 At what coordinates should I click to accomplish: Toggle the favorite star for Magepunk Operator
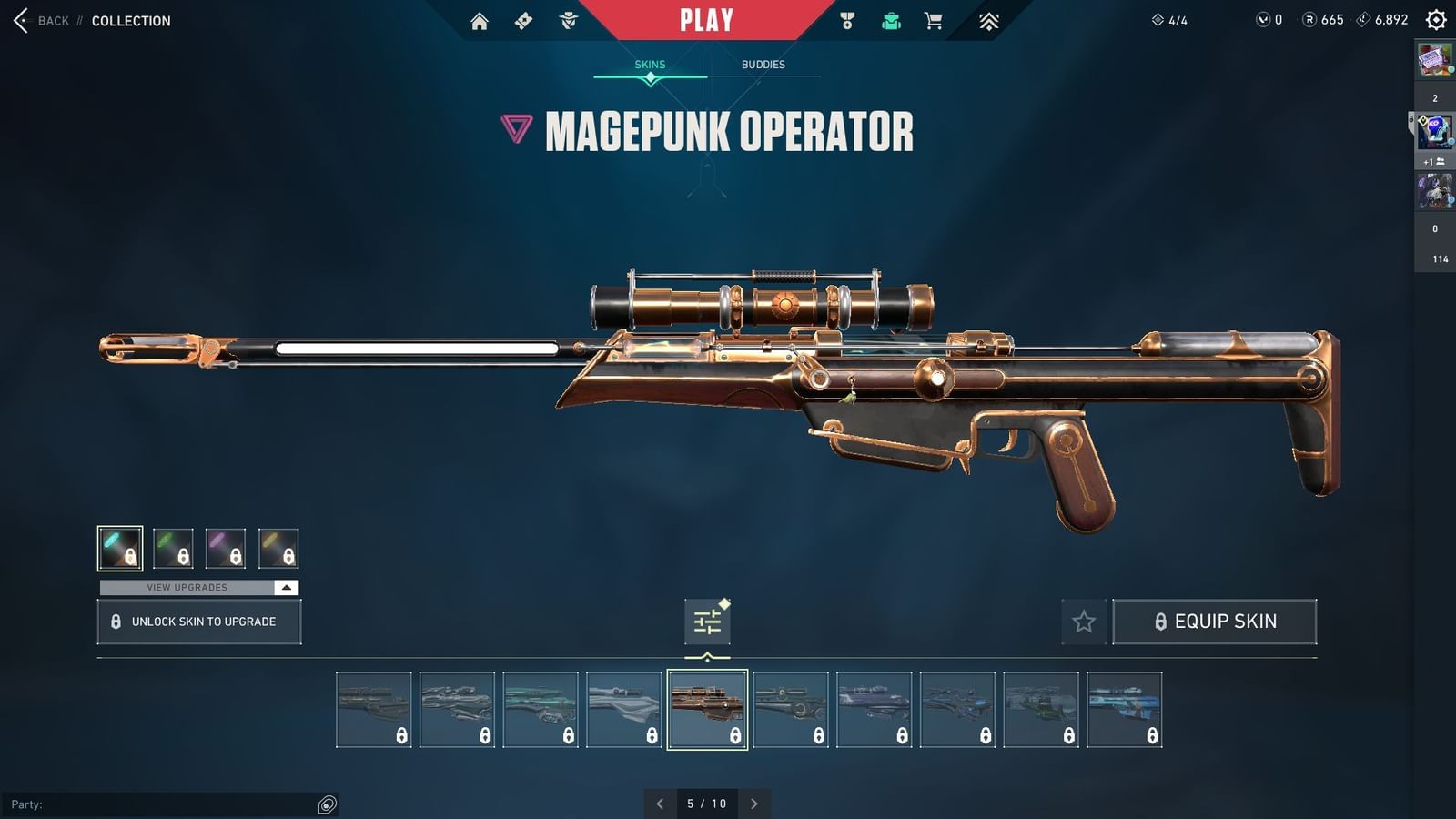[x=1084, y=622]
